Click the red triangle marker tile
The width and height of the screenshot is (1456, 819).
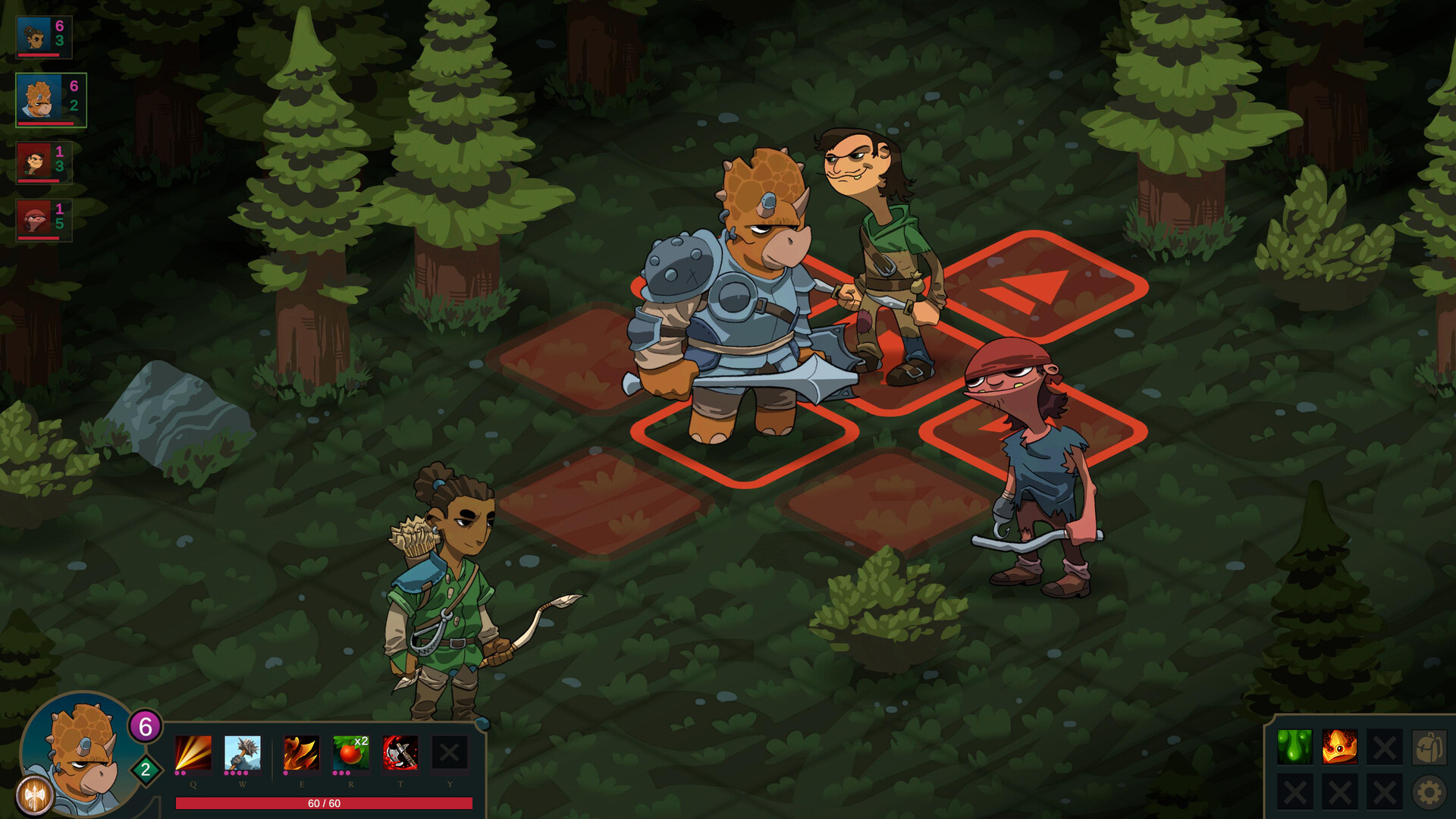point(1031,288)
